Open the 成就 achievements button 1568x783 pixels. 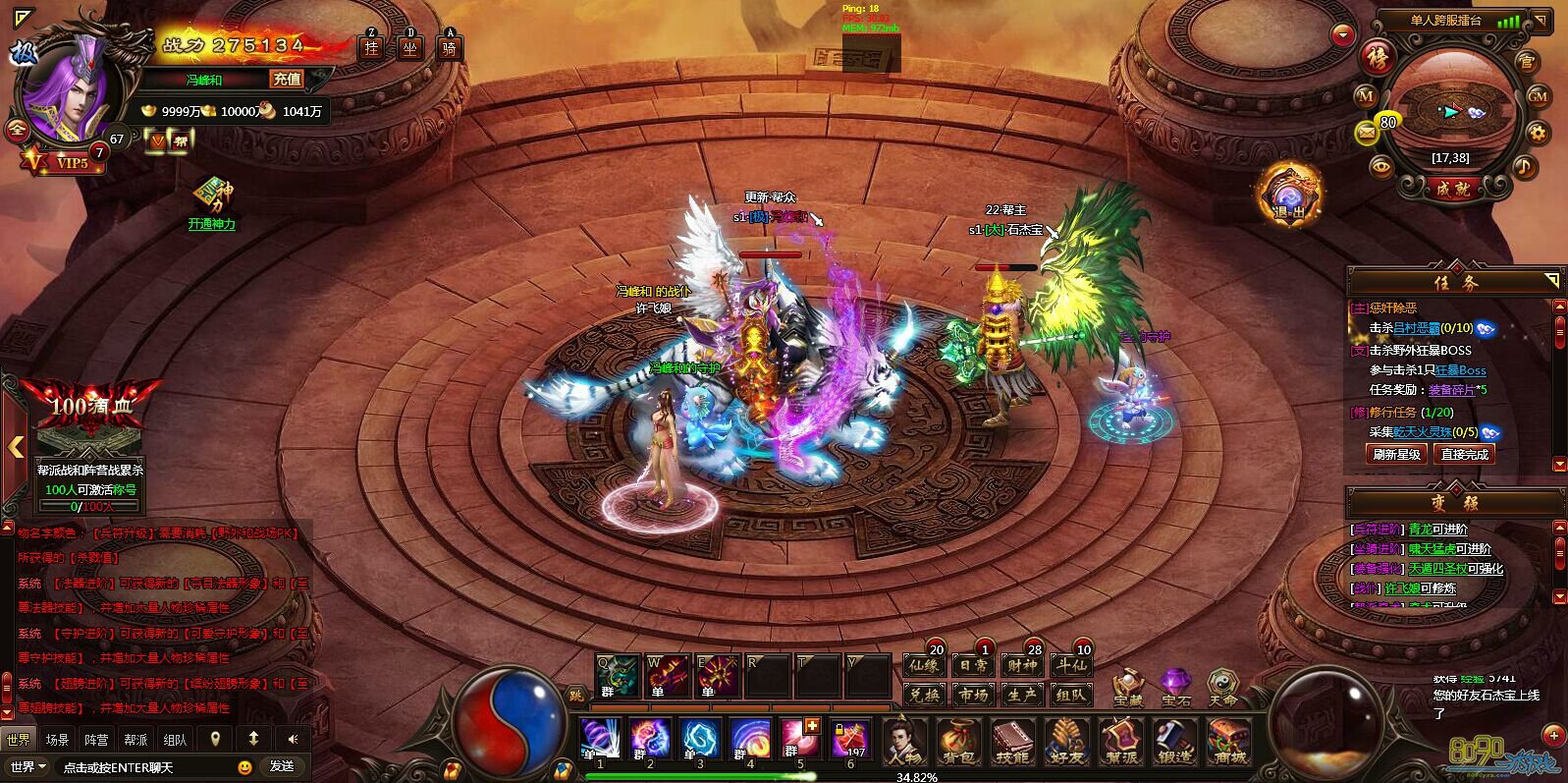point(1454,189)
